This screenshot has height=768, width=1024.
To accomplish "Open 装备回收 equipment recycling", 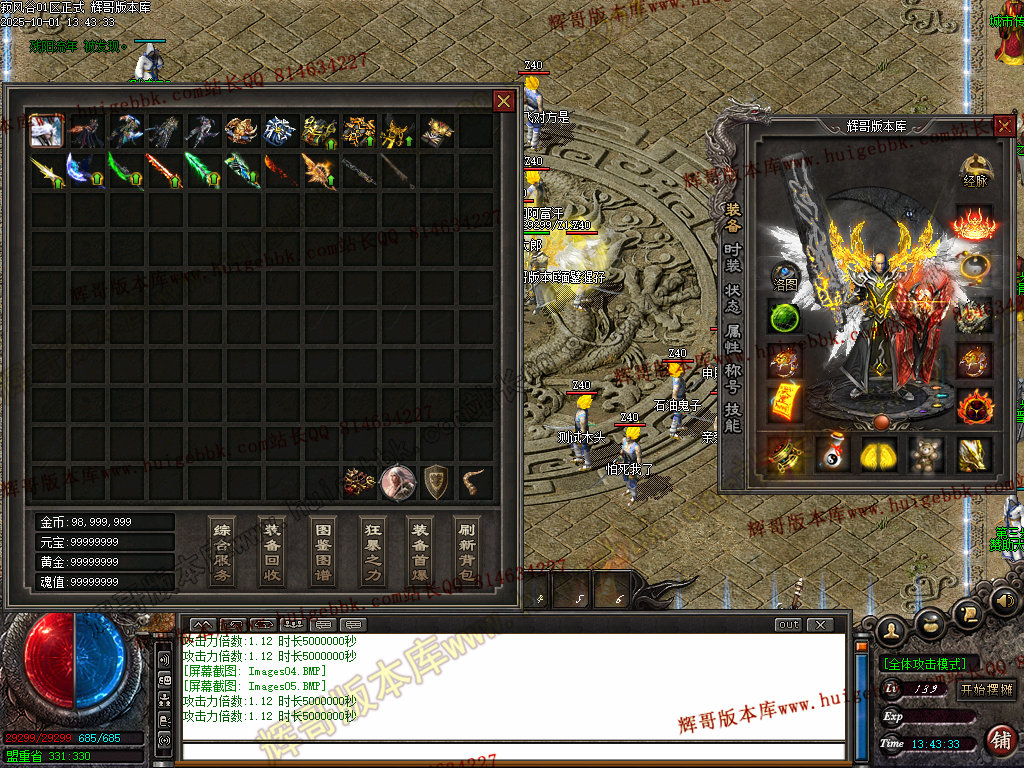I will (272, 552).
